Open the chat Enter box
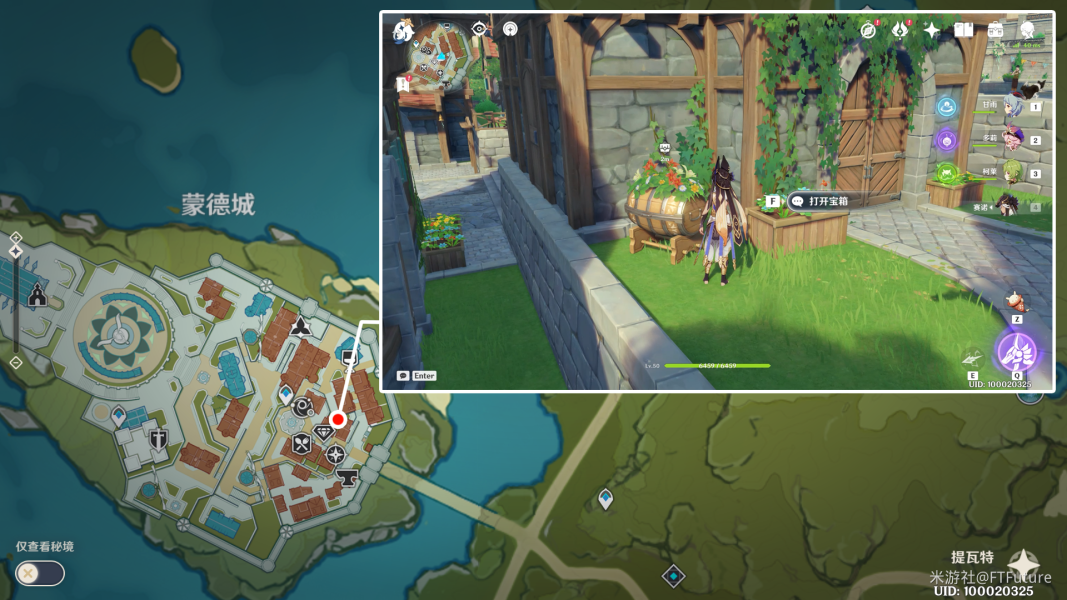This screenshot has width=1067, height=600. point(417,376)
